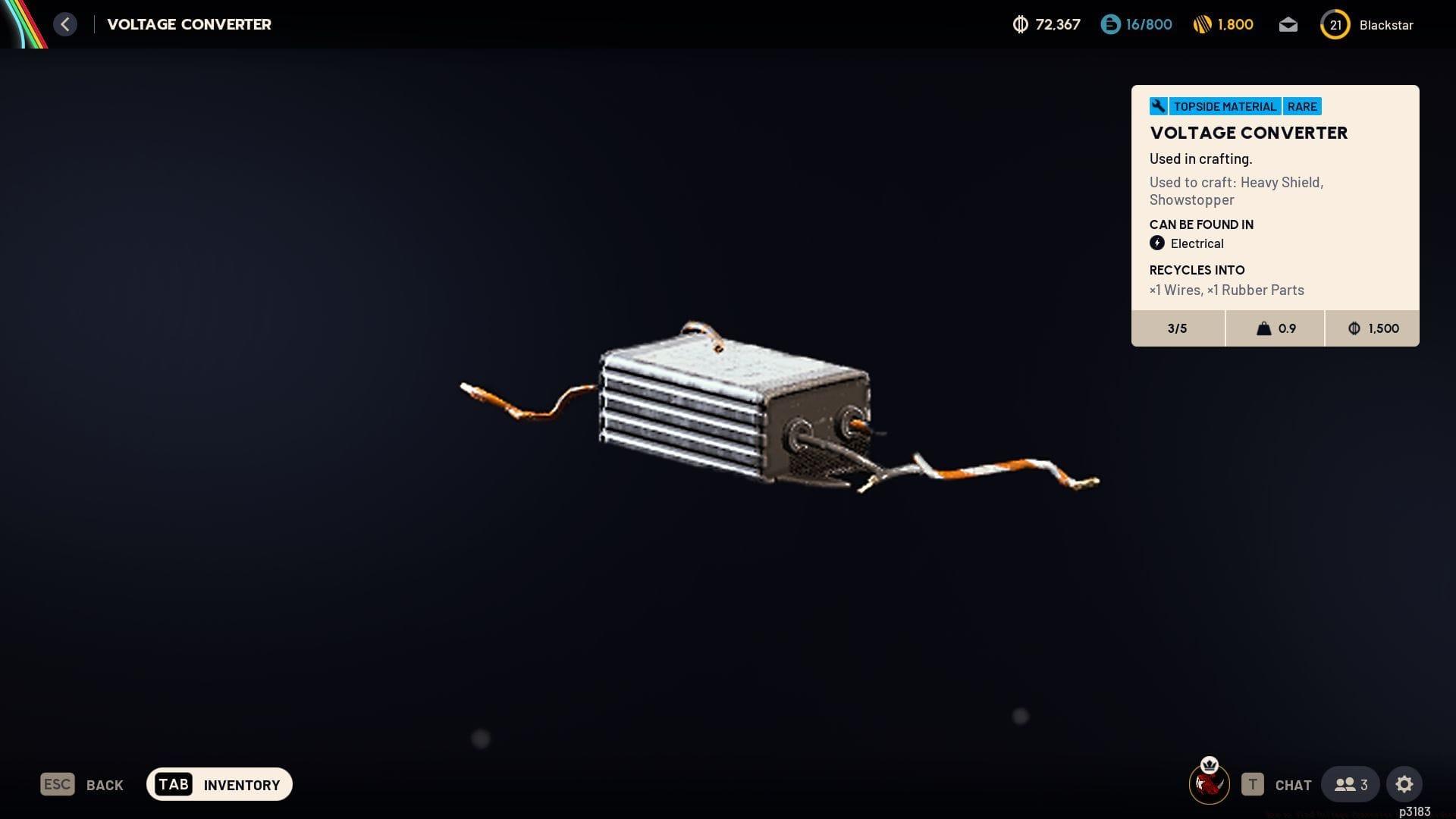Toggle the TOPSIDE MATERIAL tag

1224,106
